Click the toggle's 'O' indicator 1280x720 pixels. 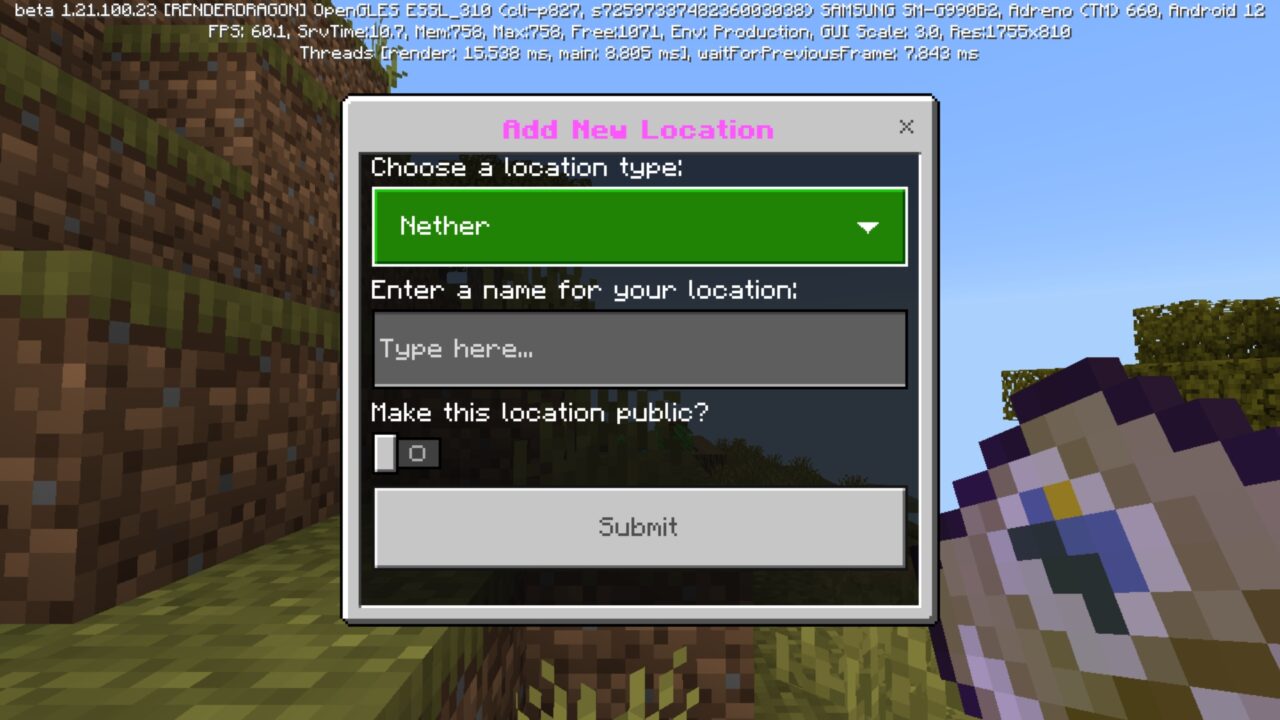418,453
